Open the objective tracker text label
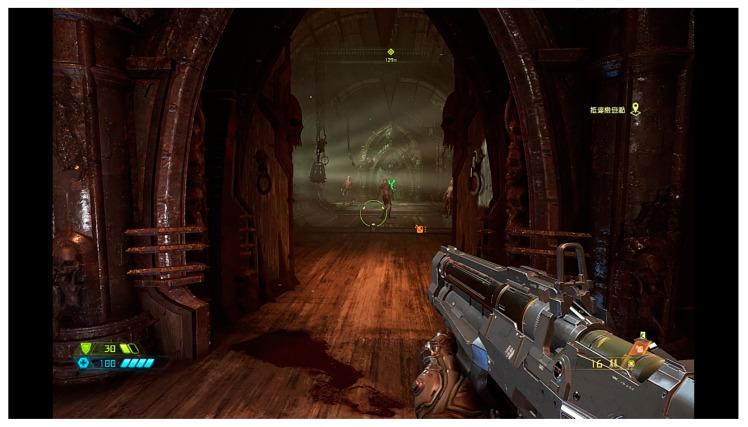 coord(608,110)
